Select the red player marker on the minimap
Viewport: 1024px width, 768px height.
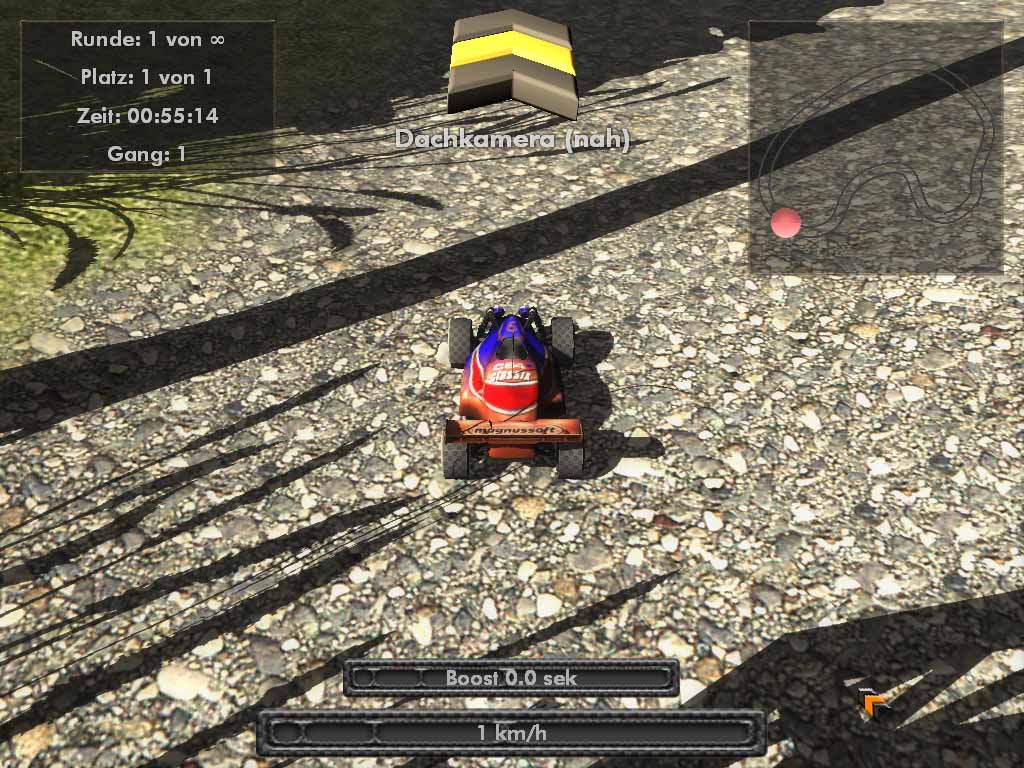786,223
